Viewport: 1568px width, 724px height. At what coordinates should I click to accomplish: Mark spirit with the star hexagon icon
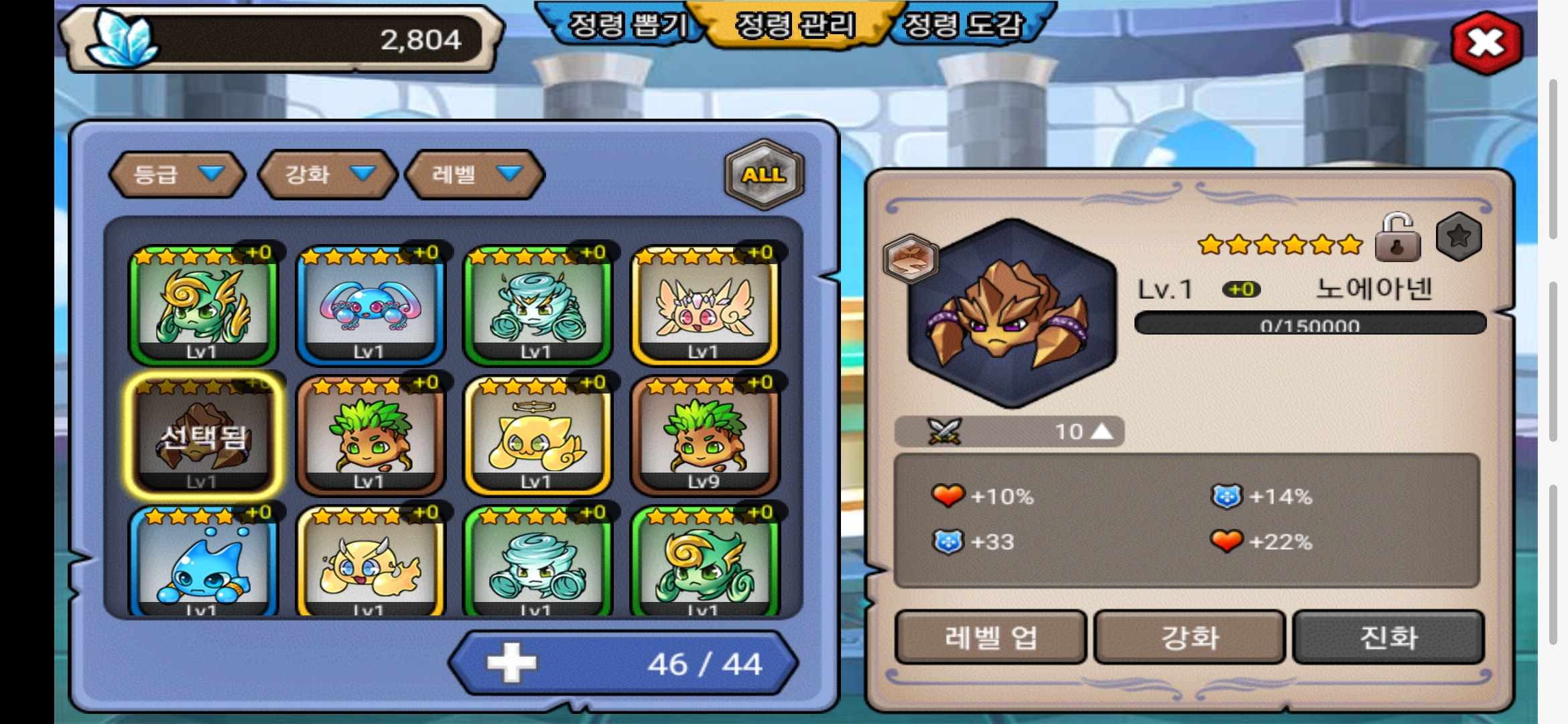click(1458, 237)
